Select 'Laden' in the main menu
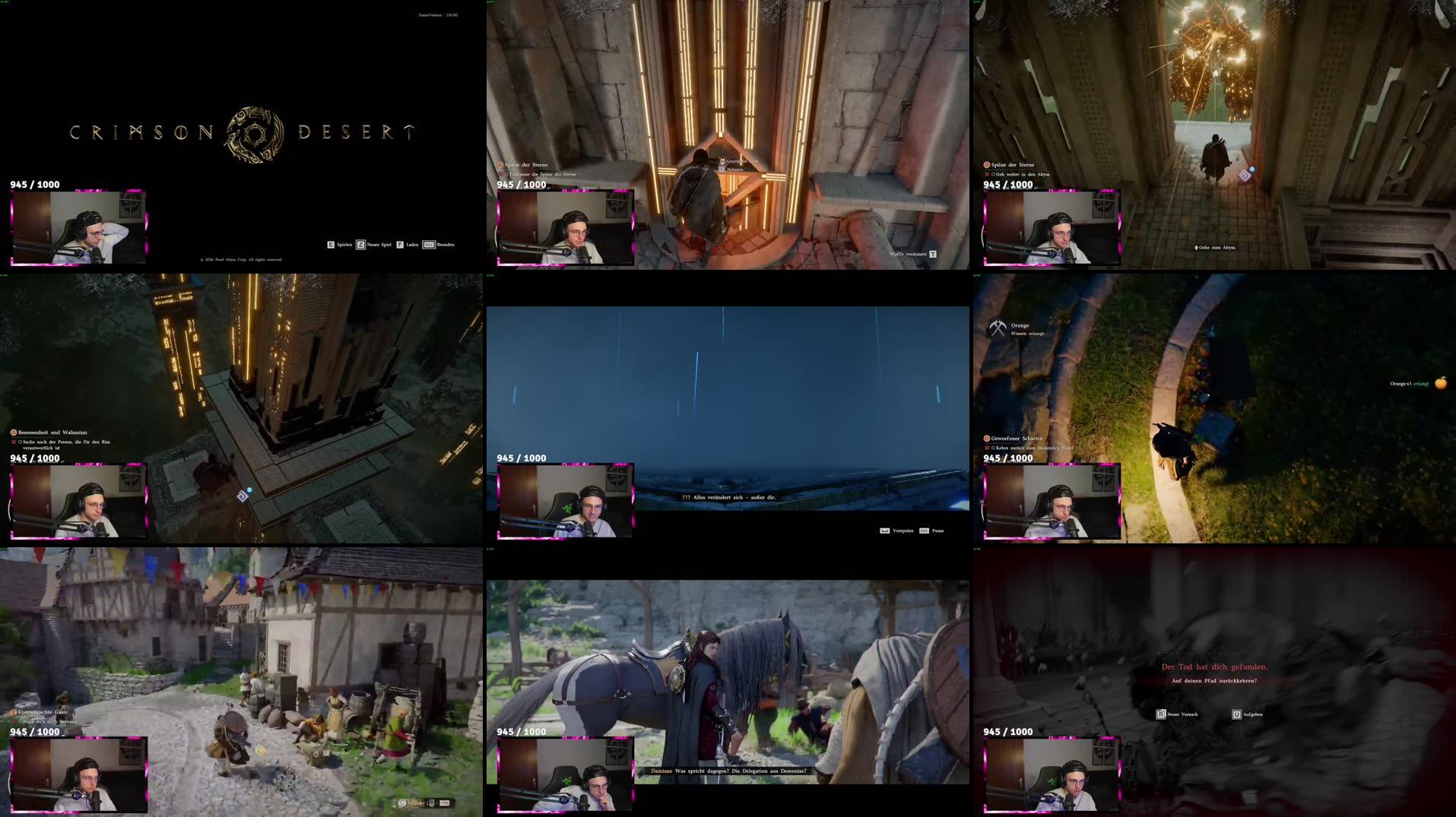Image resolution: width=1456 pixels, height=817 pixels. point(412,244)
